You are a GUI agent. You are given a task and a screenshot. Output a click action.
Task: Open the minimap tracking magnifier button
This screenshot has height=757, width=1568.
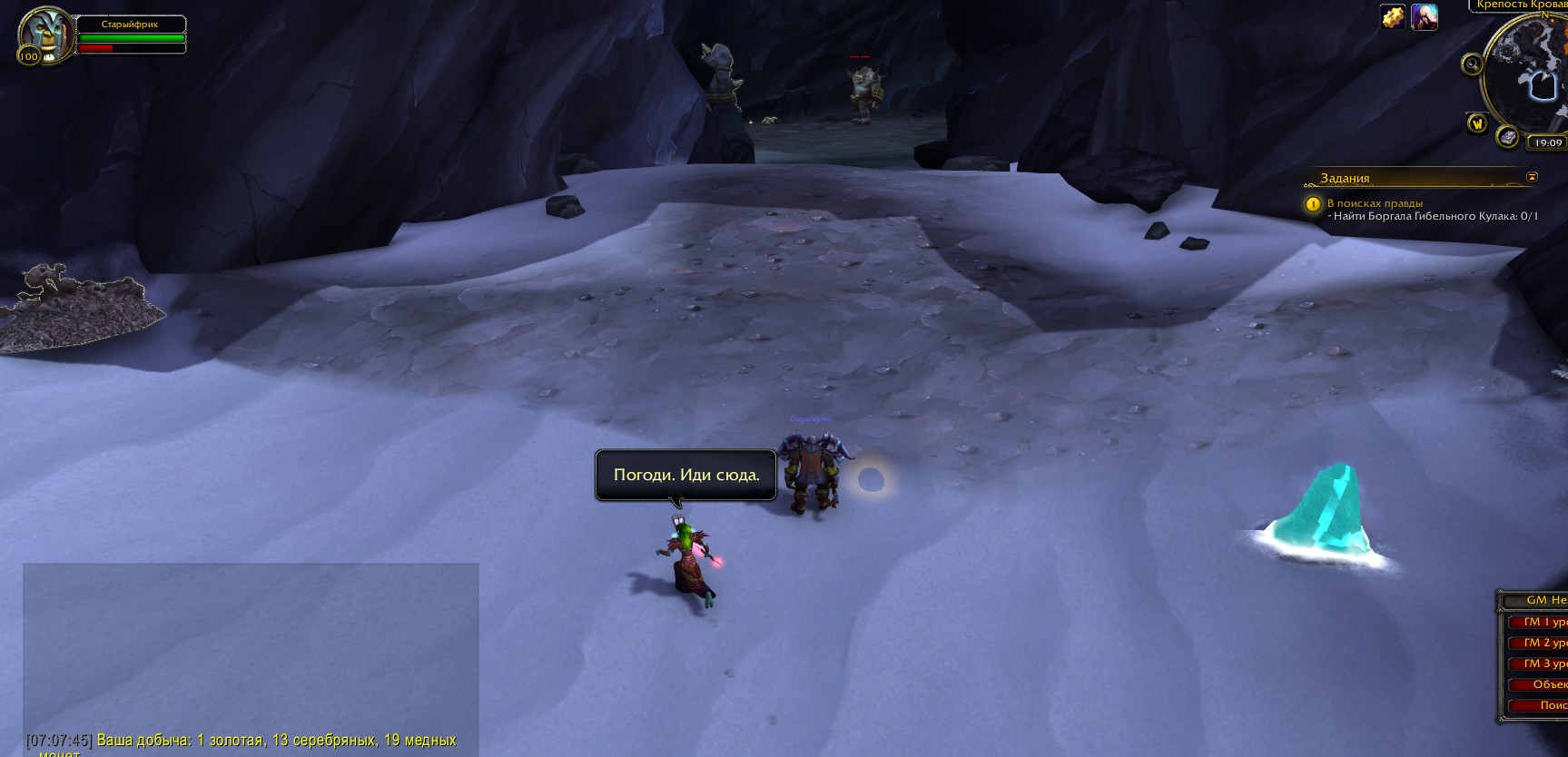tap(1471, 64)
